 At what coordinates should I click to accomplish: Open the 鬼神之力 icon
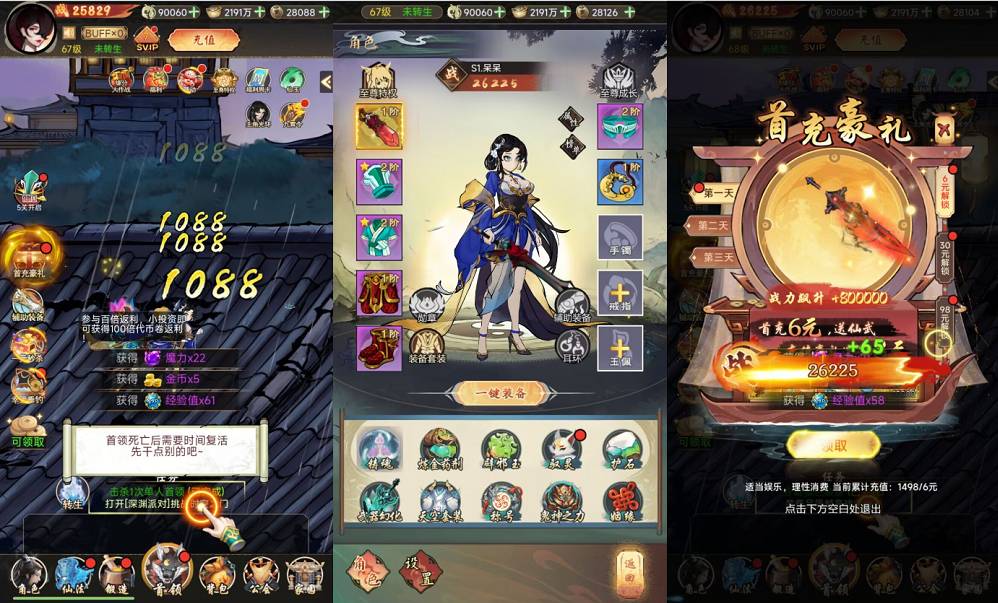point(561,501)
